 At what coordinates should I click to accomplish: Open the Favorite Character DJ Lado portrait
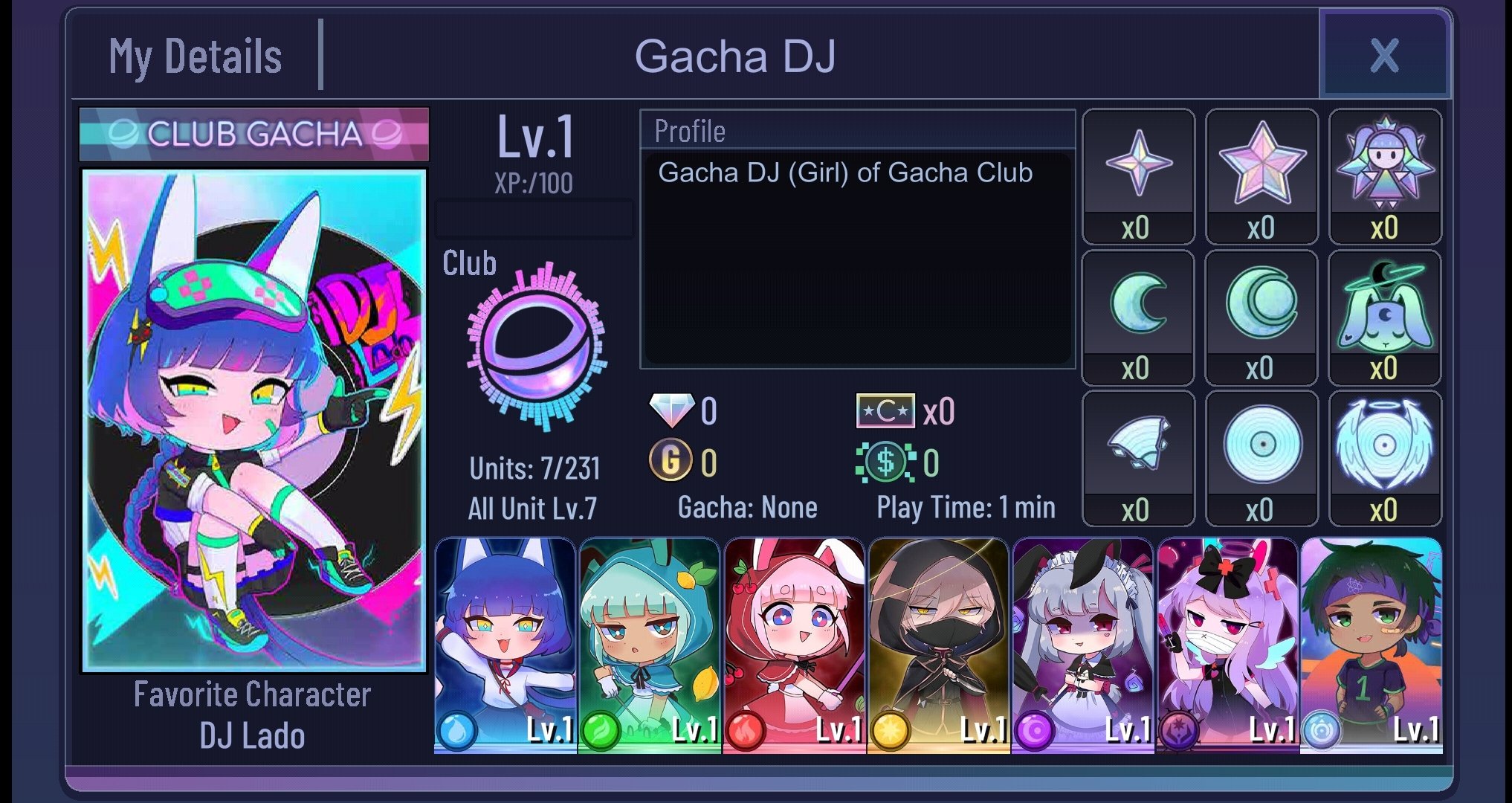(253, 424)
